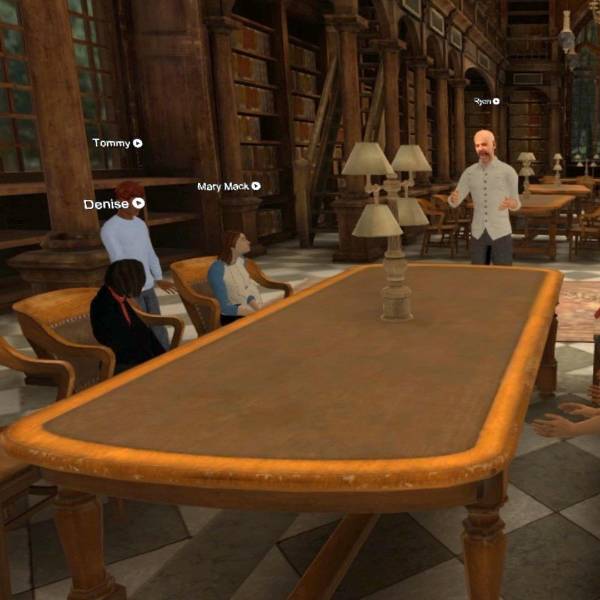Screen dimensions: 600x600
Task: Select Tommy's name tag
Action: pyautogui.click(x=116, y=143)
